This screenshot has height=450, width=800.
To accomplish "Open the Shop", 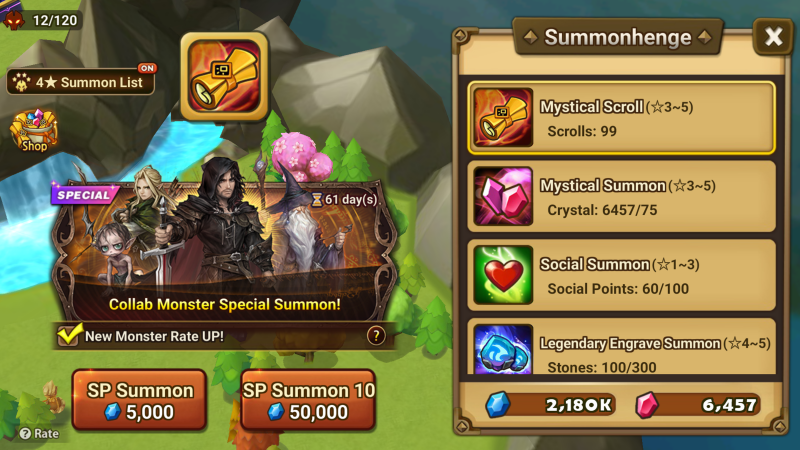I will (x=34, y=131).
